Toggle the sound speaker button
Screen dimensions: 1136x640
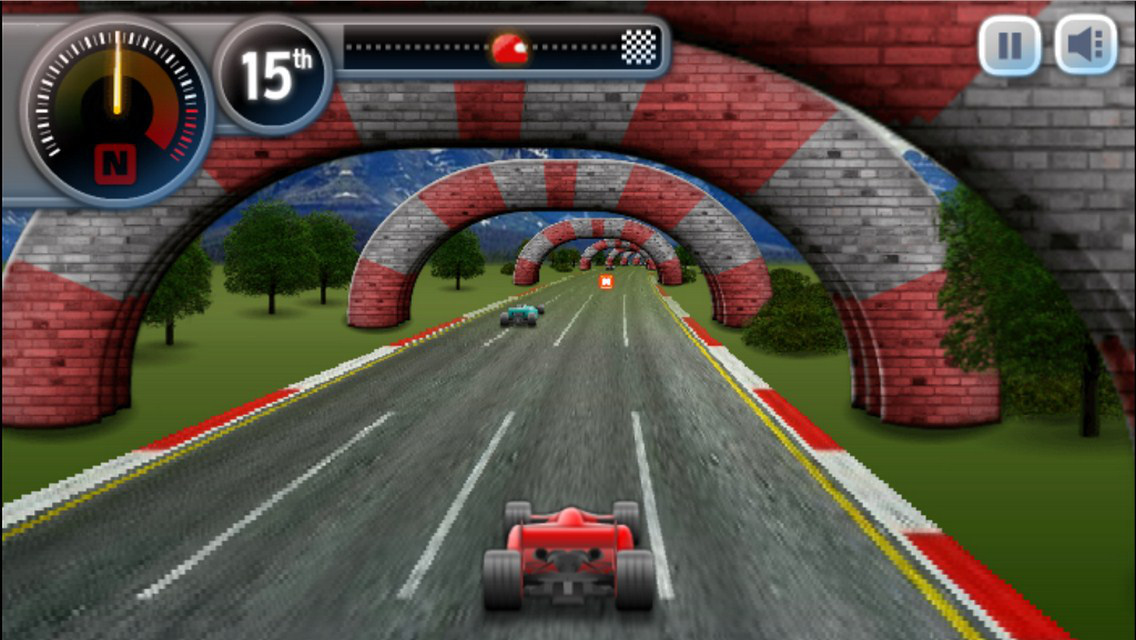(1085, 45)
